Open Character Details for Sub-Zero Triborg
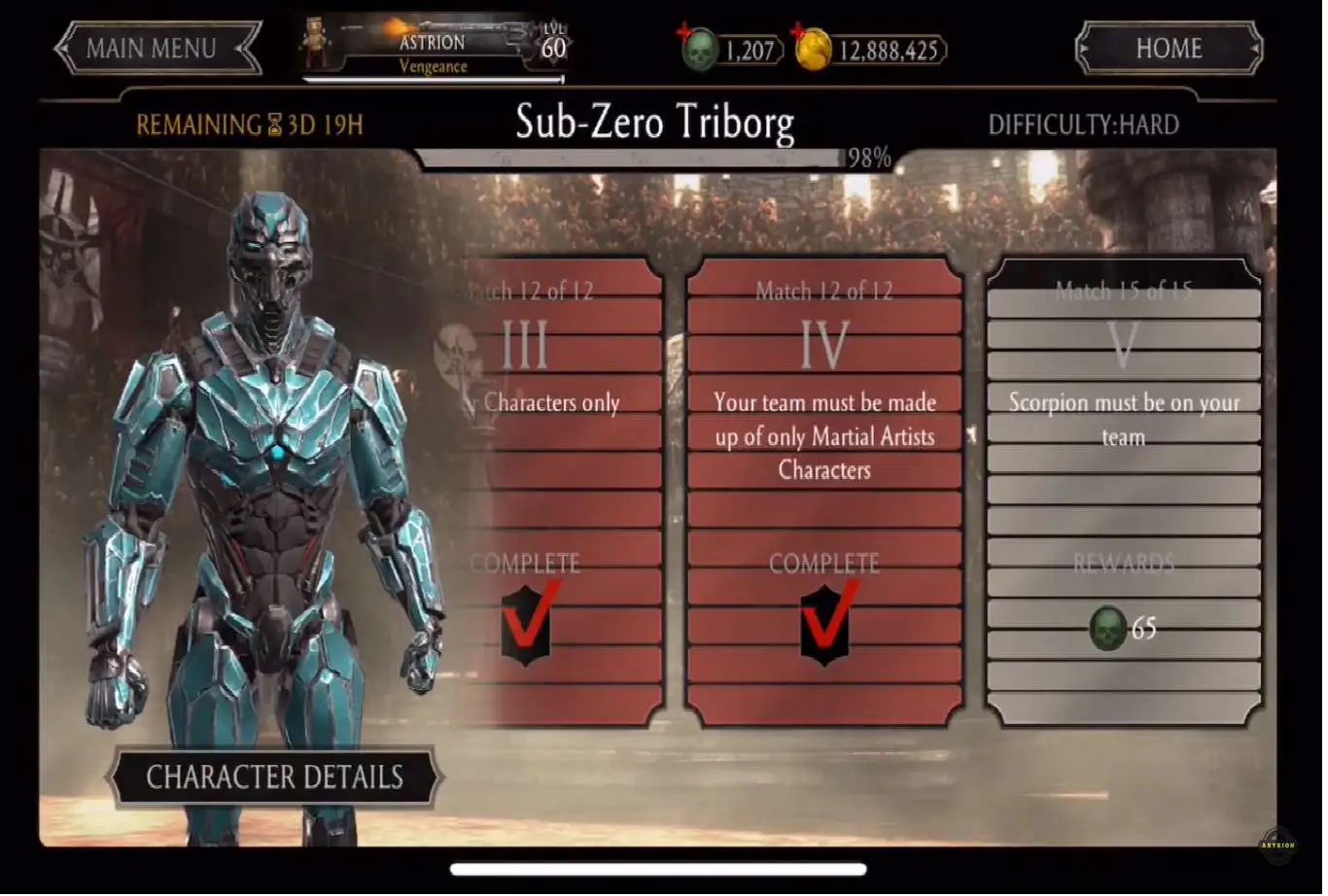This screenshot has width=1328, height=896. (274, 777)
